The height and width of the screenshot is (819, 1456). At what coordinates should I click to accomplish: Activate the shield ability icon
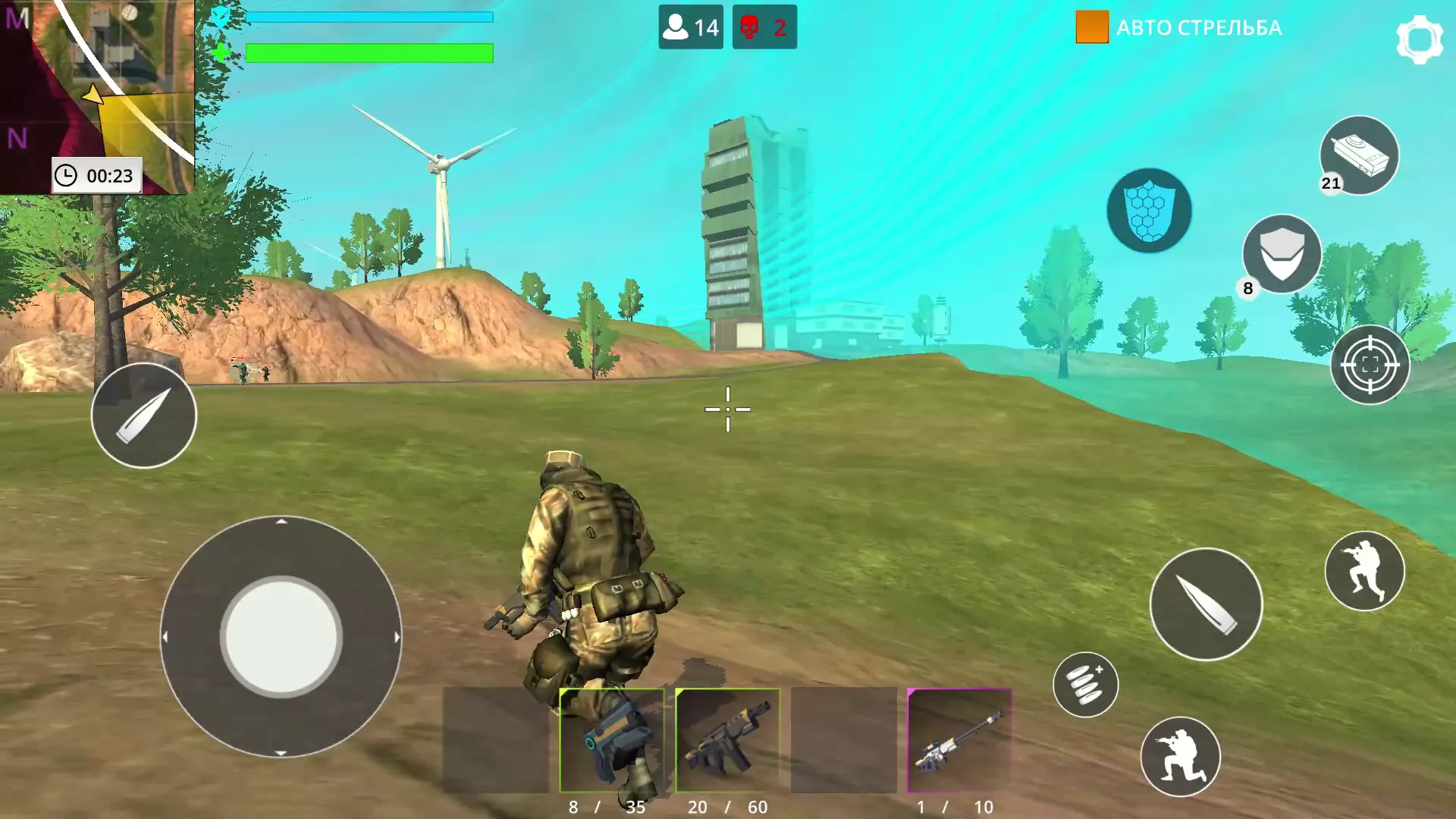coord(1148,211)
